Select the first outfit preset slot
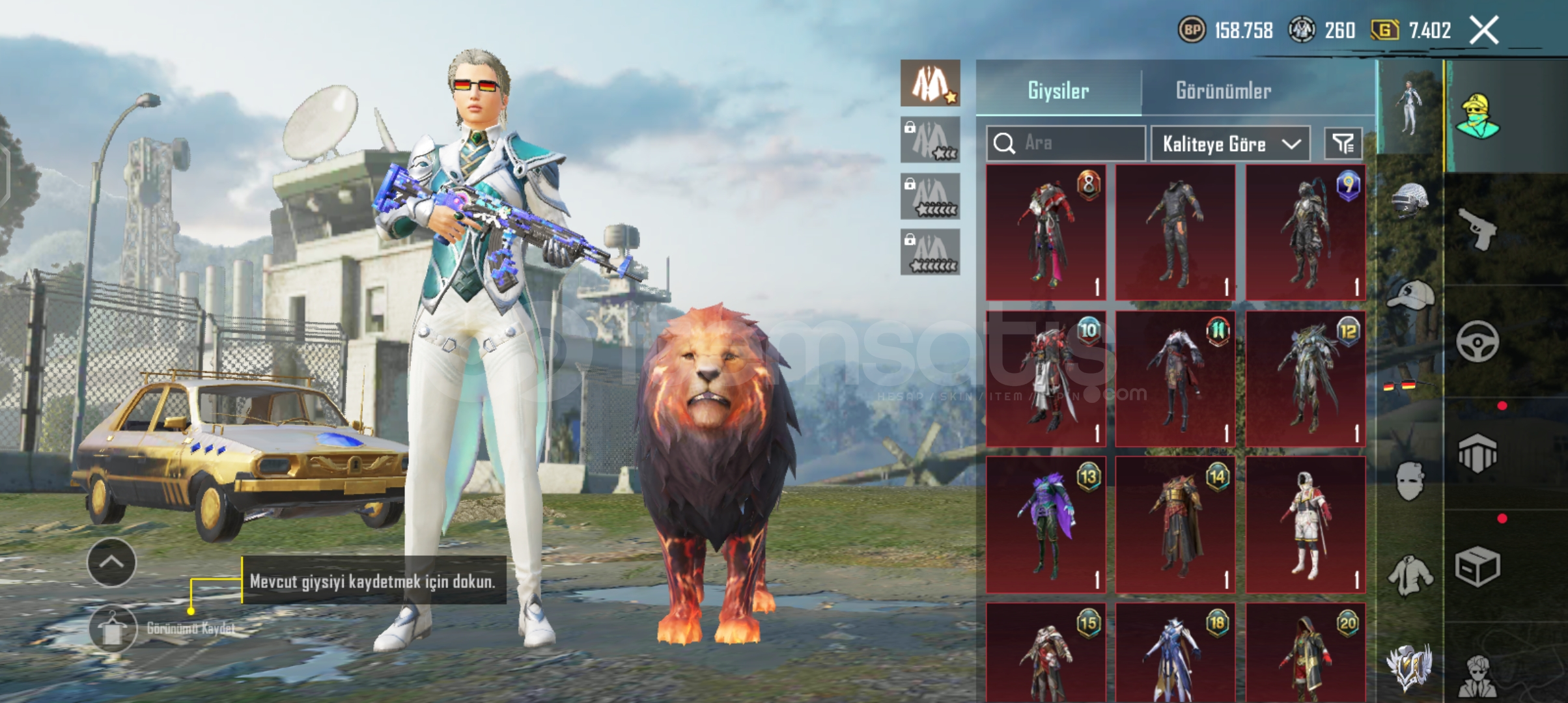This screenshot has height=703, width=1568. [930, 83]
